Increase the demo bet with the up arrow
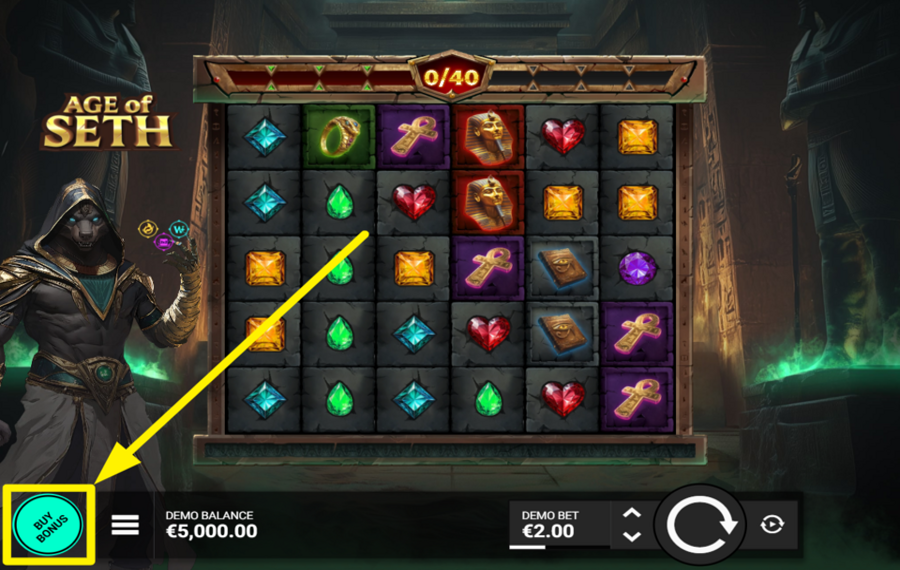The height and width of the screenshot is (570, 900). pyautogui.click(x=631, y=513)
